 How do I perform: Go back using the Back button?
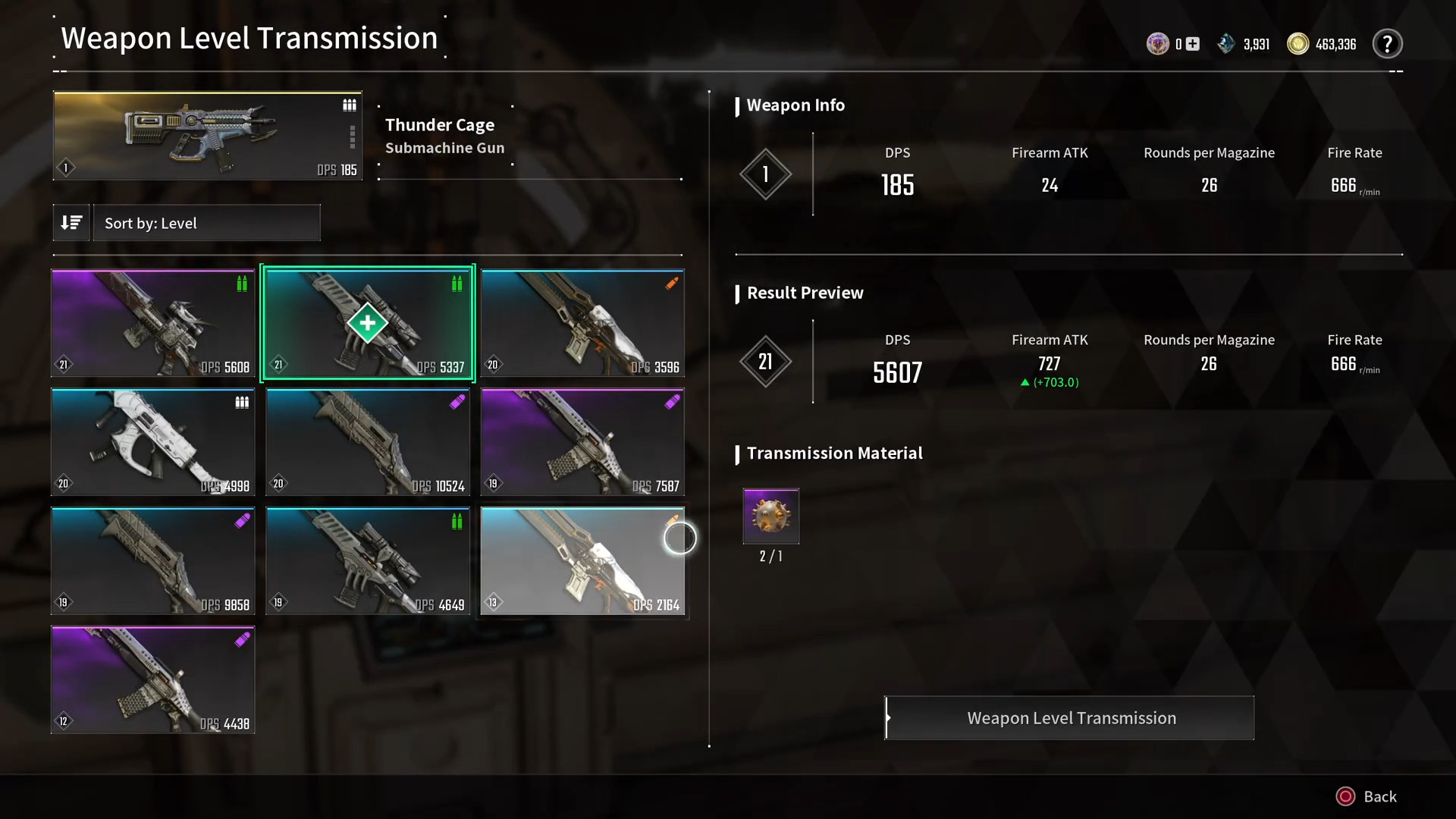(x=1367, y=796)
